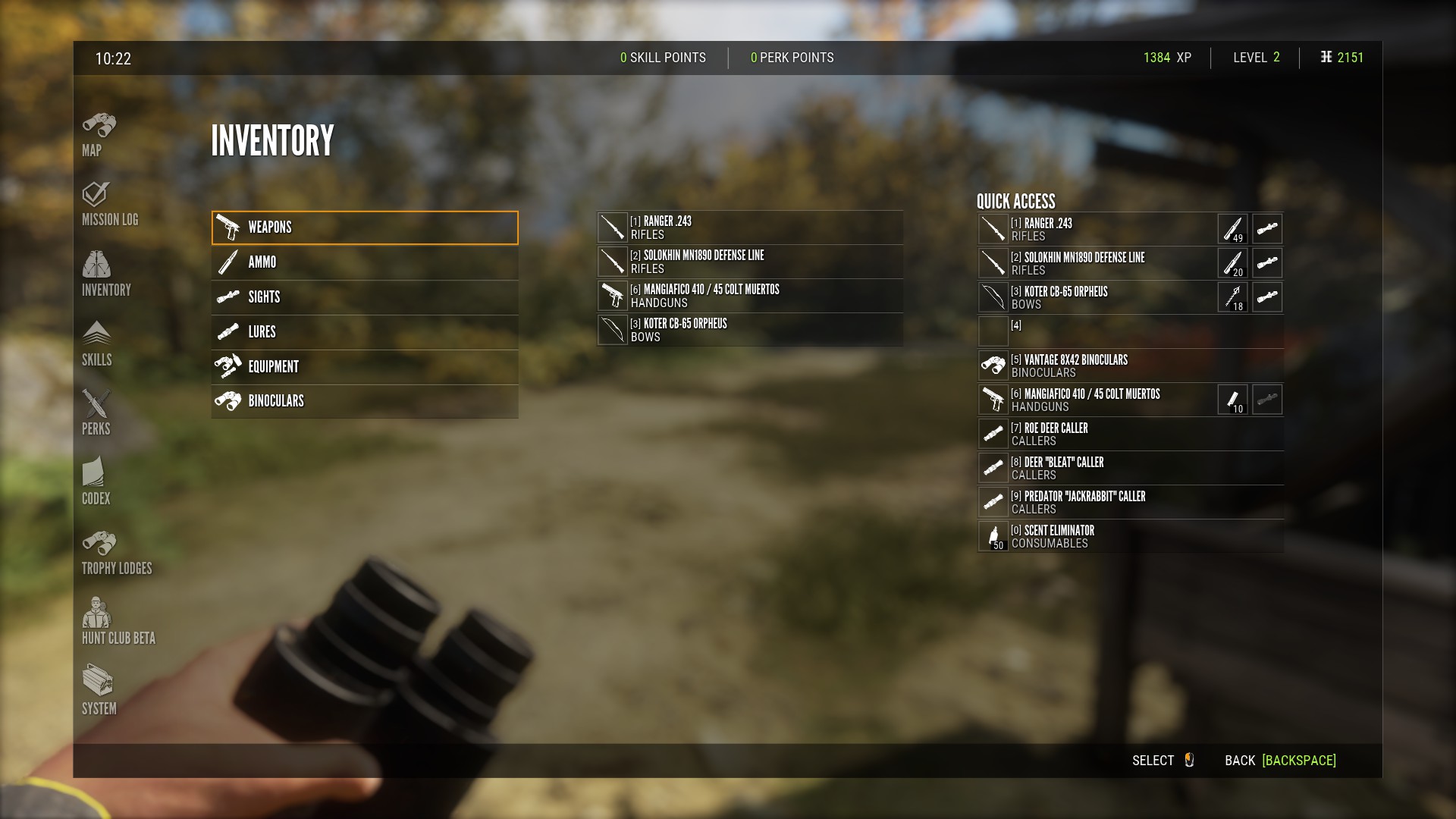Go back using the Back button
This screenshot has width=1456, height=819.
click(1280, 761)
